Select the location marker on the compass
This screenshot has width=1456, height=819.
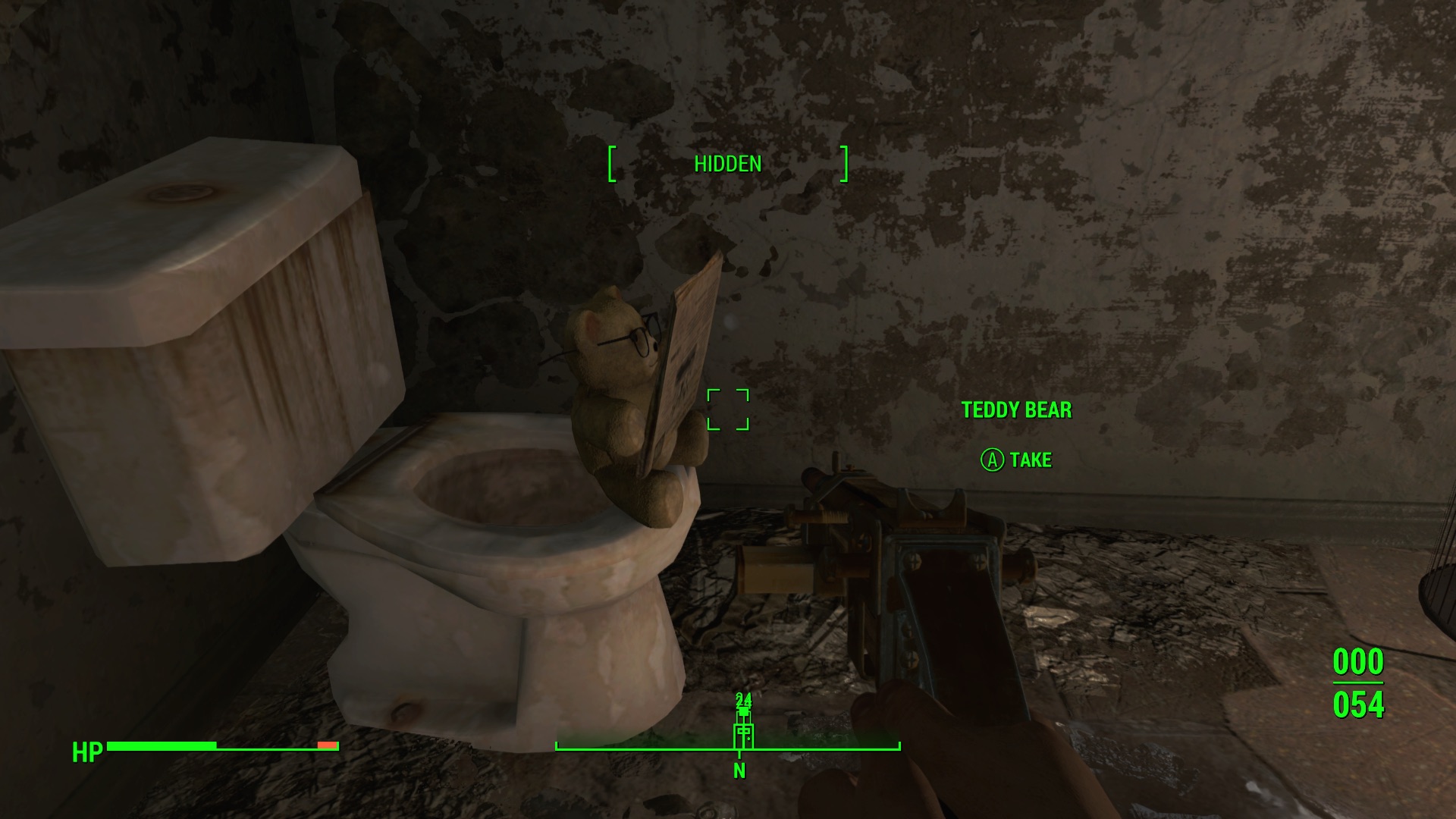pyautogui.click(x=743, y=733)
